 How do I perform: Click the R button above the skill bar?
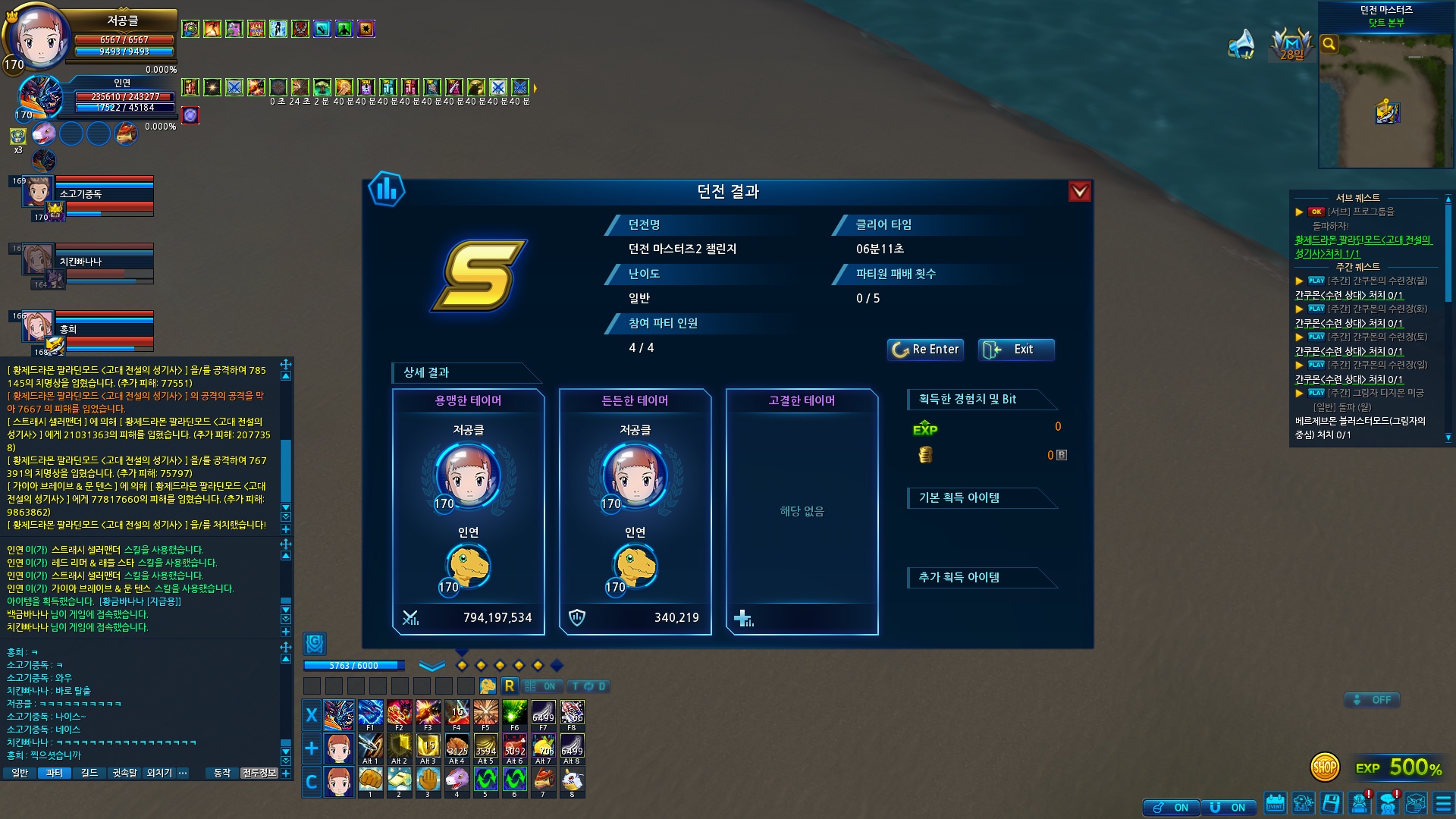509,686
